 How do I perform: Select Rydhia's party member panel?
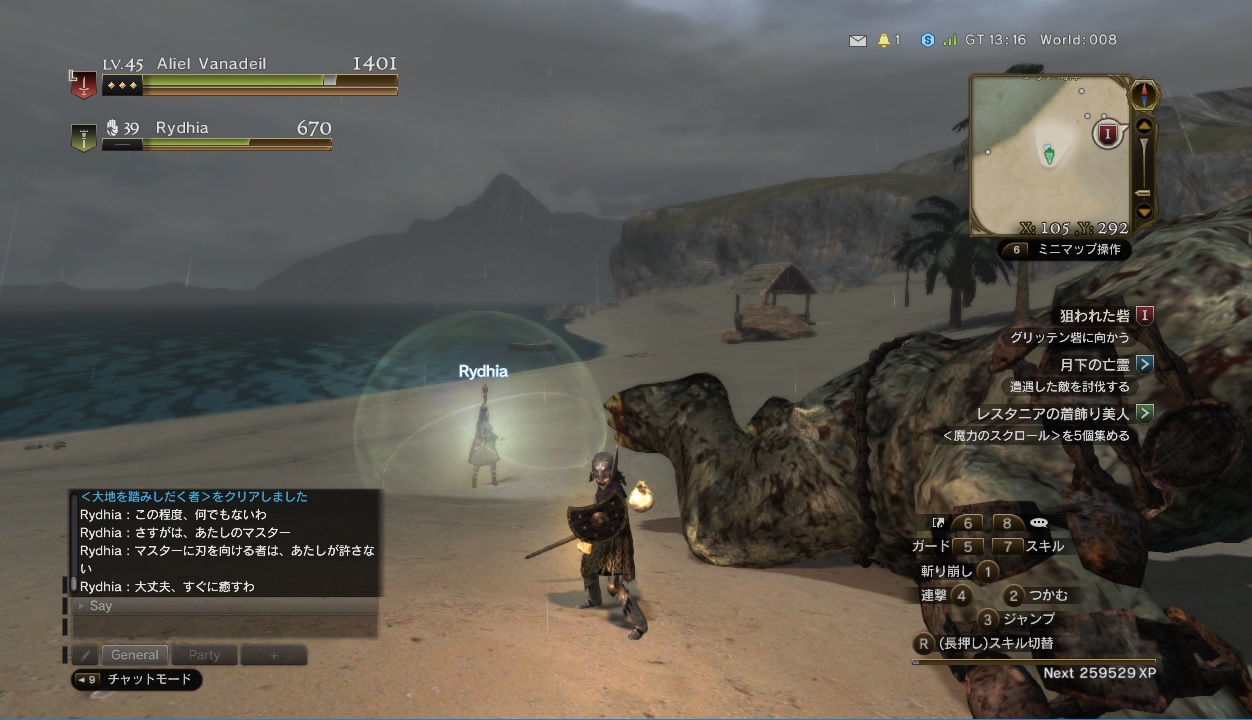click(202, 134)
